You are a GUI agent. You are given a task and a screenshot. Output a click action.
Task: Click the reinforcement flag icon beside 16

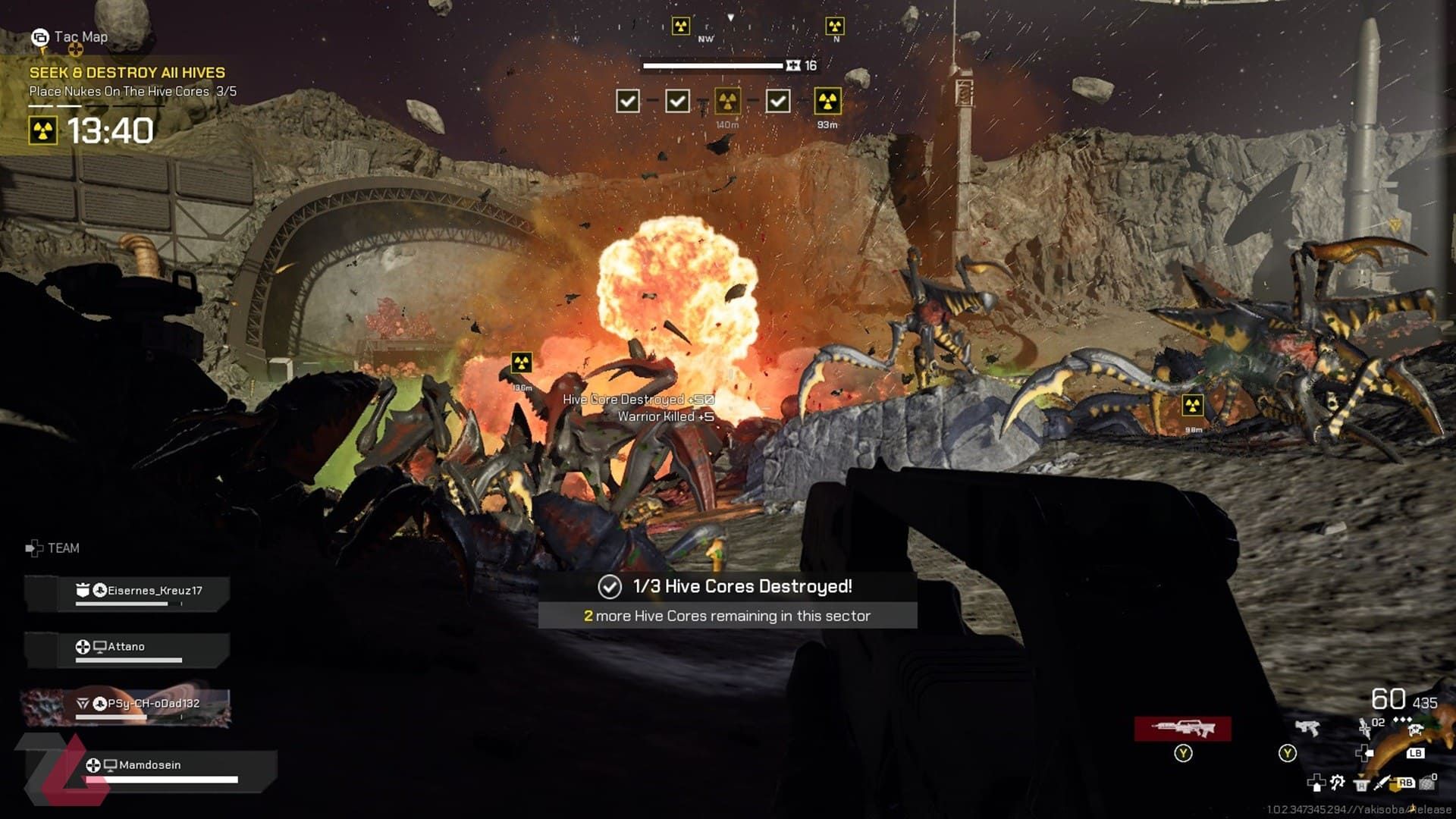793,66
